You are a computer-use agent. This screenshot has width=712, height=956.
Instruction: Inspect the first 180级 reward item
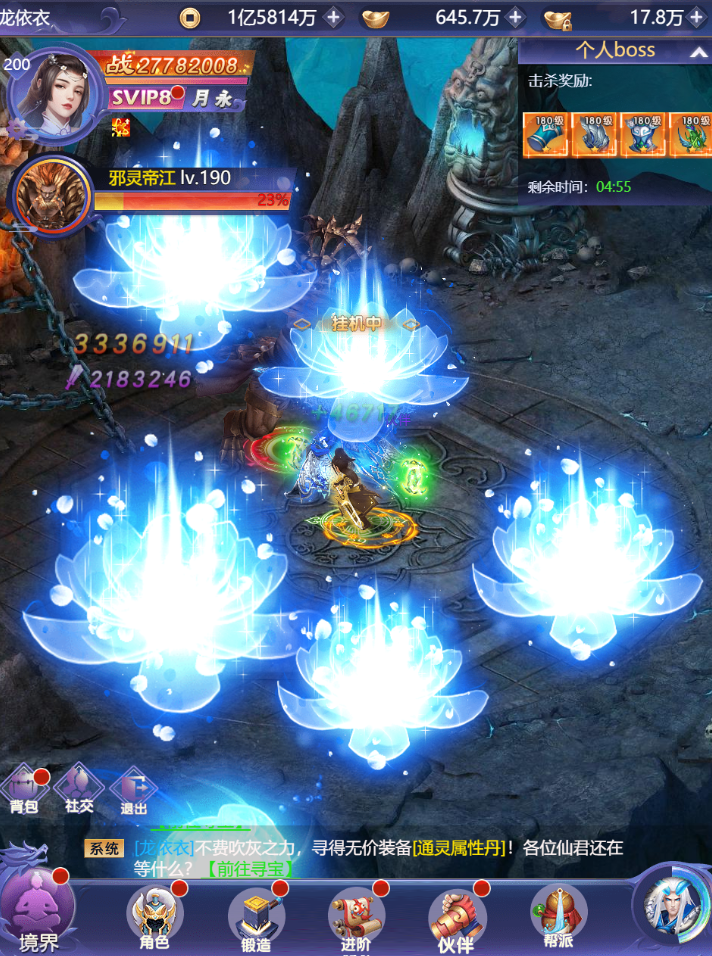coord(545,135)
